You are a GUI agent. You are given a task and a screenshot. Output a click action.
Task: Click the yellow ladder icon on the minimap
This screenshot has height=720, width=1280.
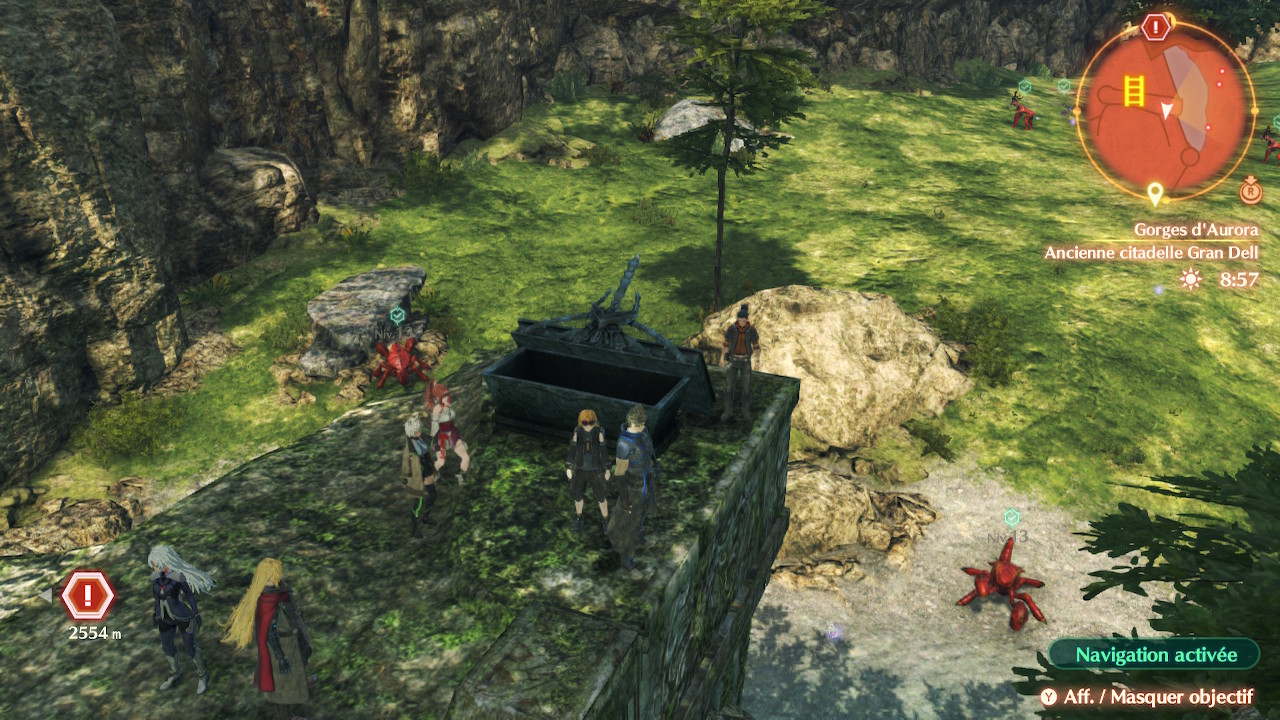pyautogui.click(x=1133, y=90)
